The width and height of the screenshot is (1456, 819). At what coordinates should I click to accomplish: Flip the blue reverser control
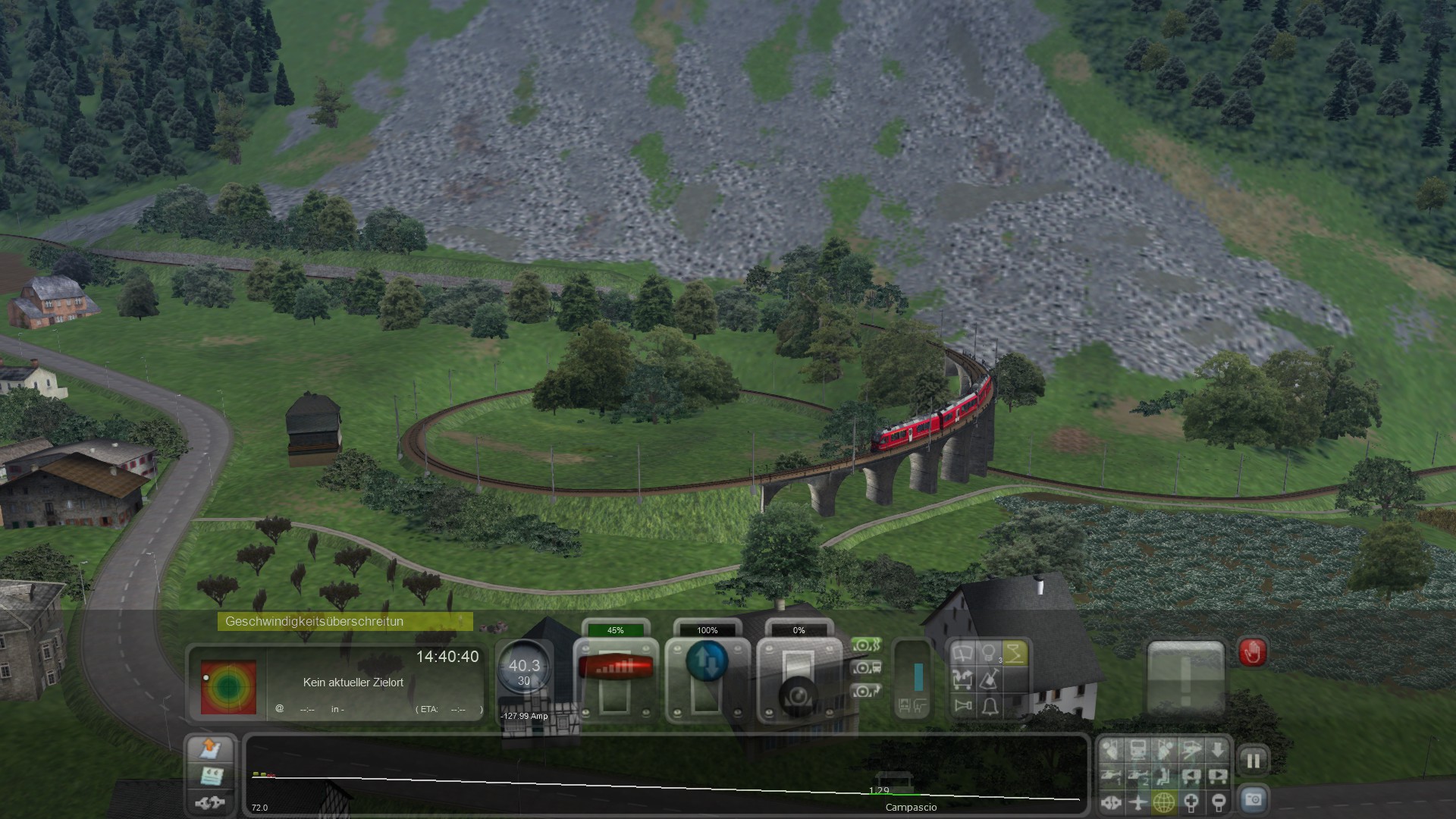point(707,662)
